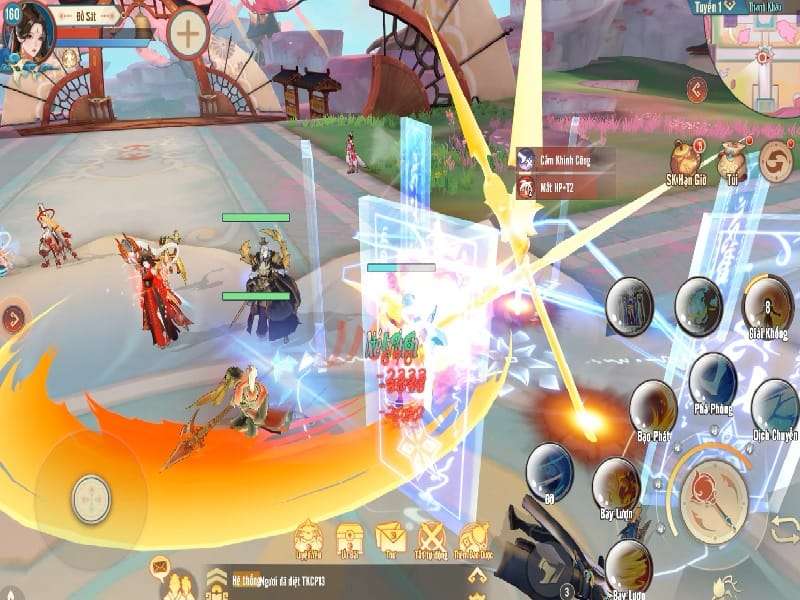This screenshot has width=800, height=600.
Task: Trigger the Dịch Chuyển skill
Action: click(774, 404)
